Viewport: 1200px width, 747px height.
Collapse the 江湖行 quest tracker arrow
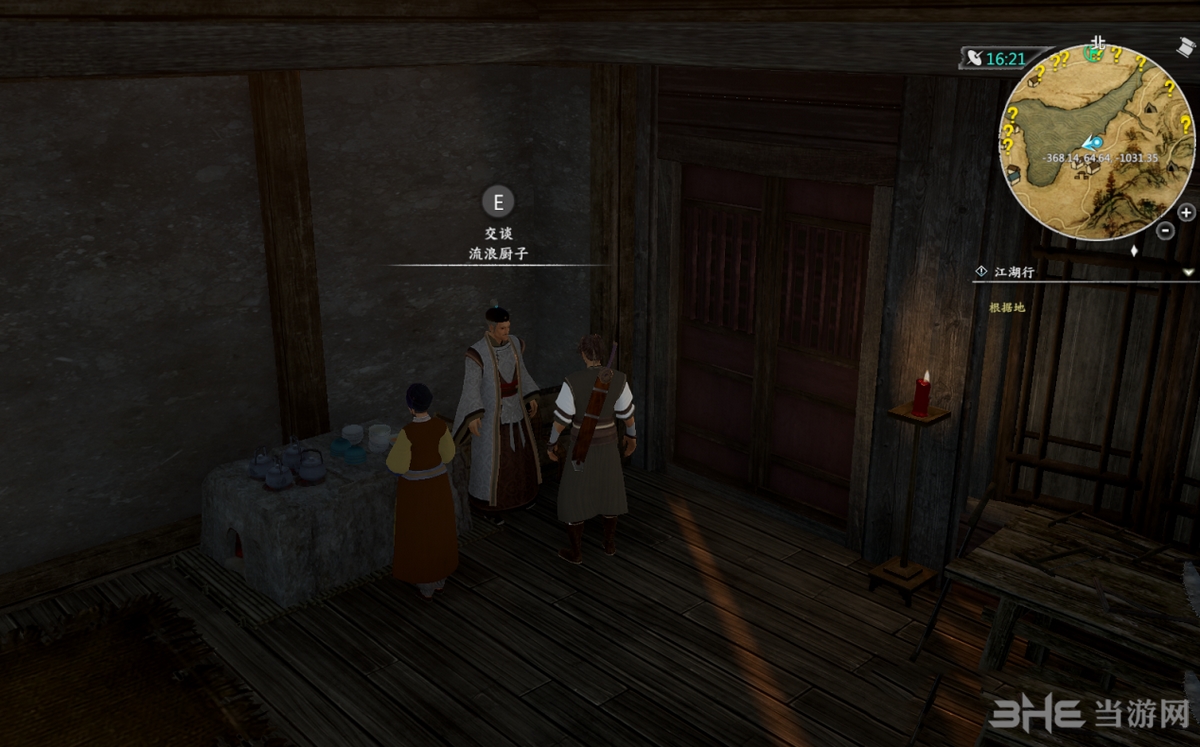tap(1188, 272)
